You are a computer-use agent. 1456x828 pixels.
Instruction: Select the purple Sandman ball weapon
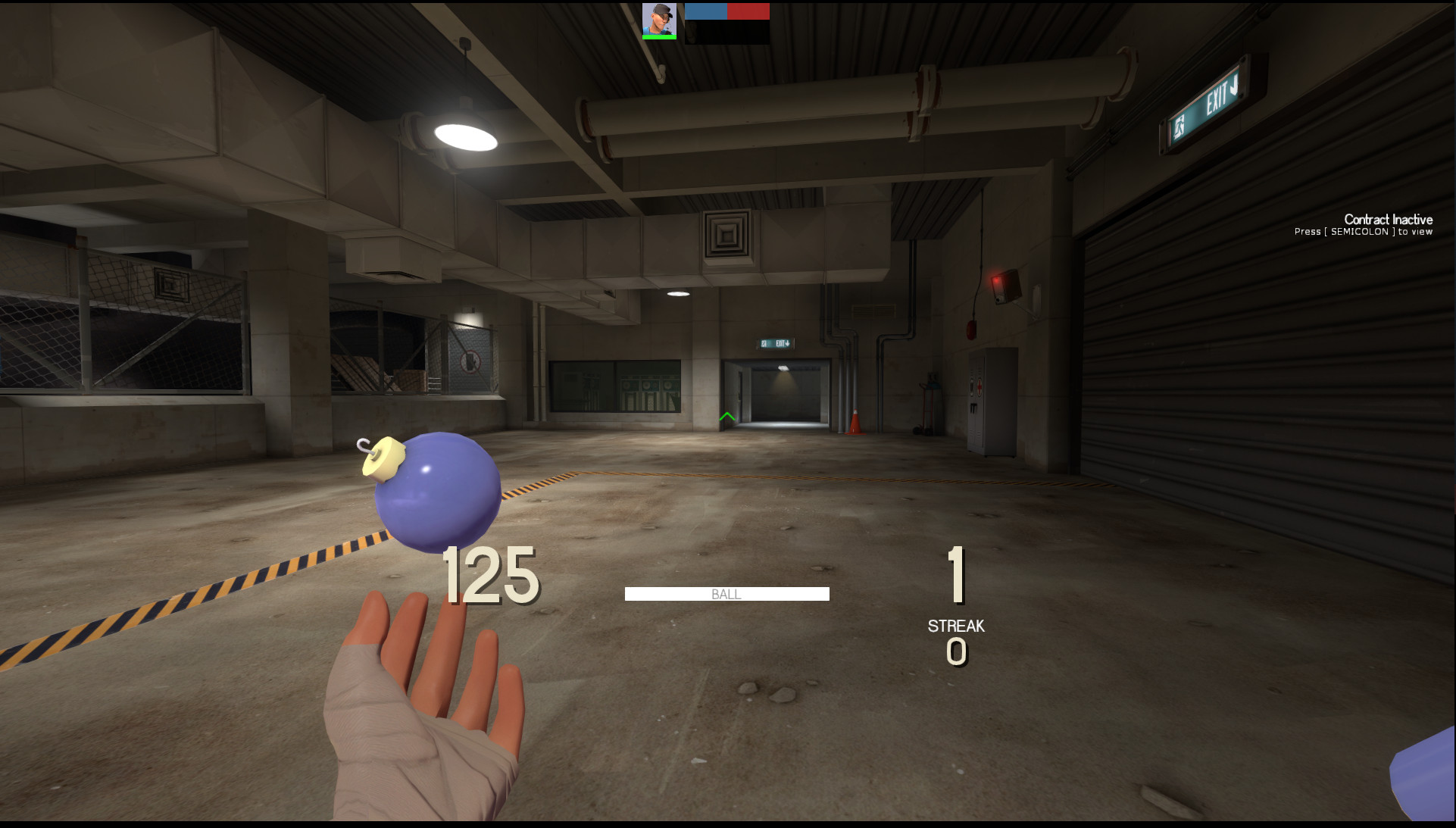[x=439, y=492]
